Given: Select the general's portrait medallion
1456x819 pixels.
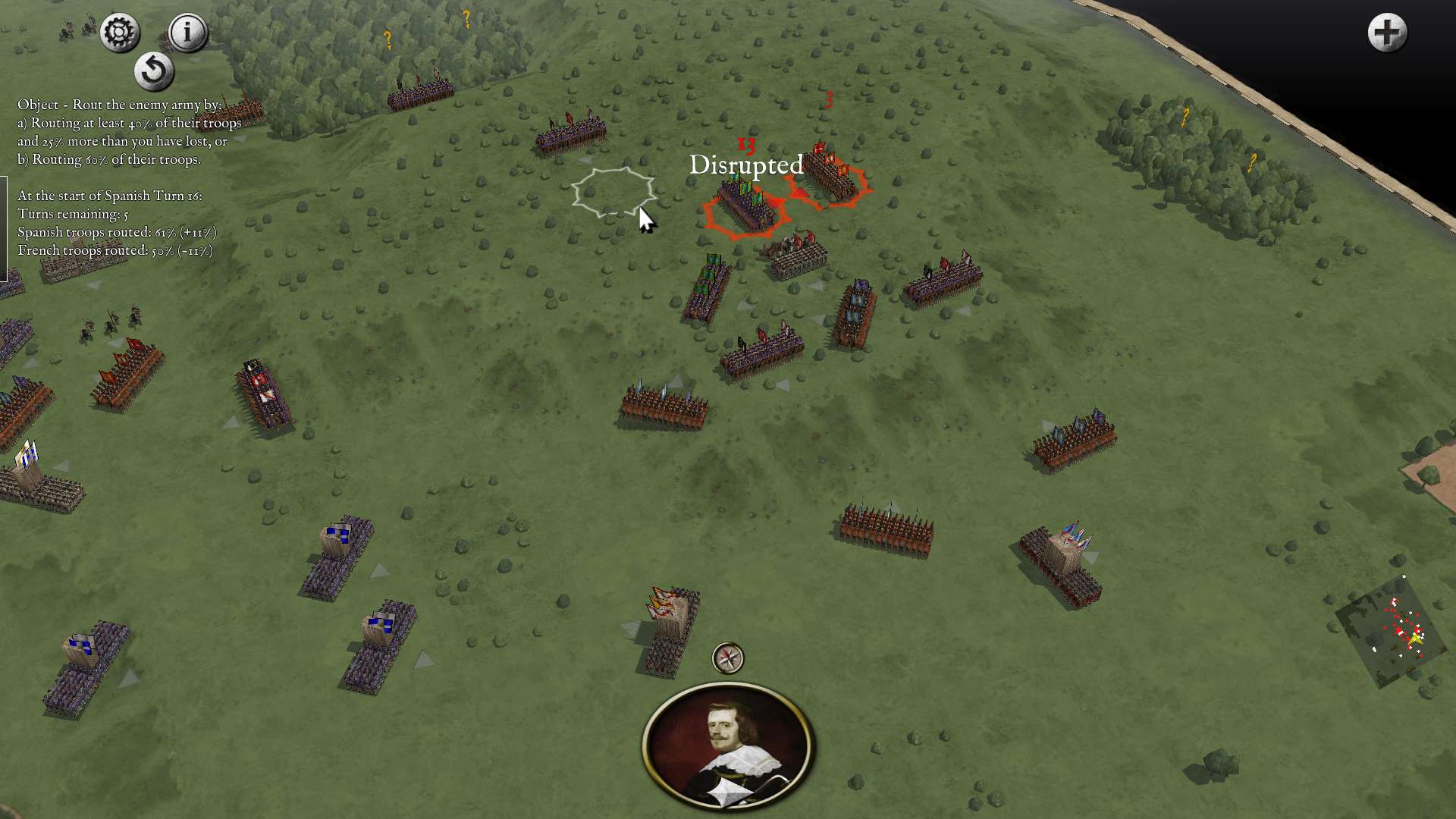Looking at the screenshot, I should click(728, 745).
